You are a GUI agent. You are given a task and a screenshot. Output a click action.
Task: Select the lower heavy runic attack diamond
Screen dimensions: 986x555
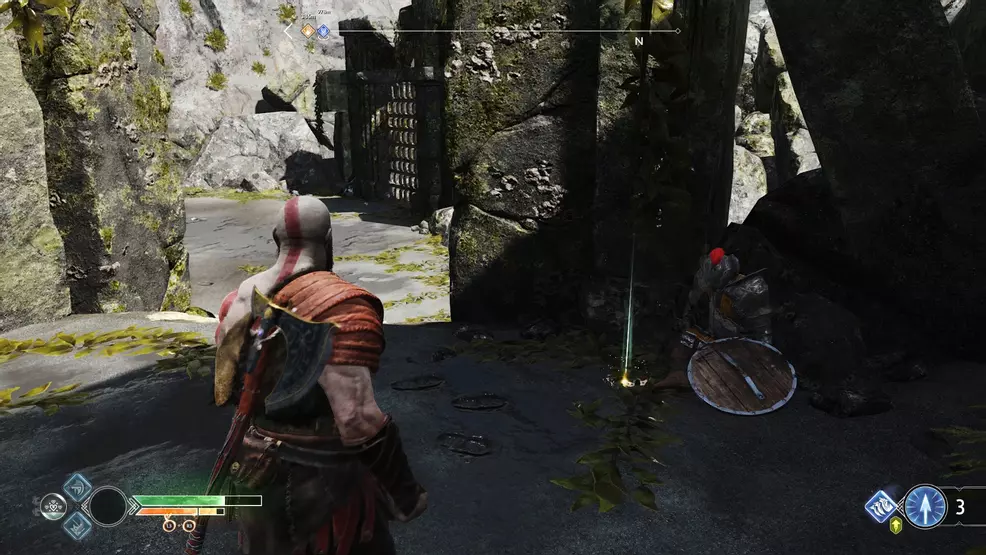pyautogui.click(x=77, y=524)
